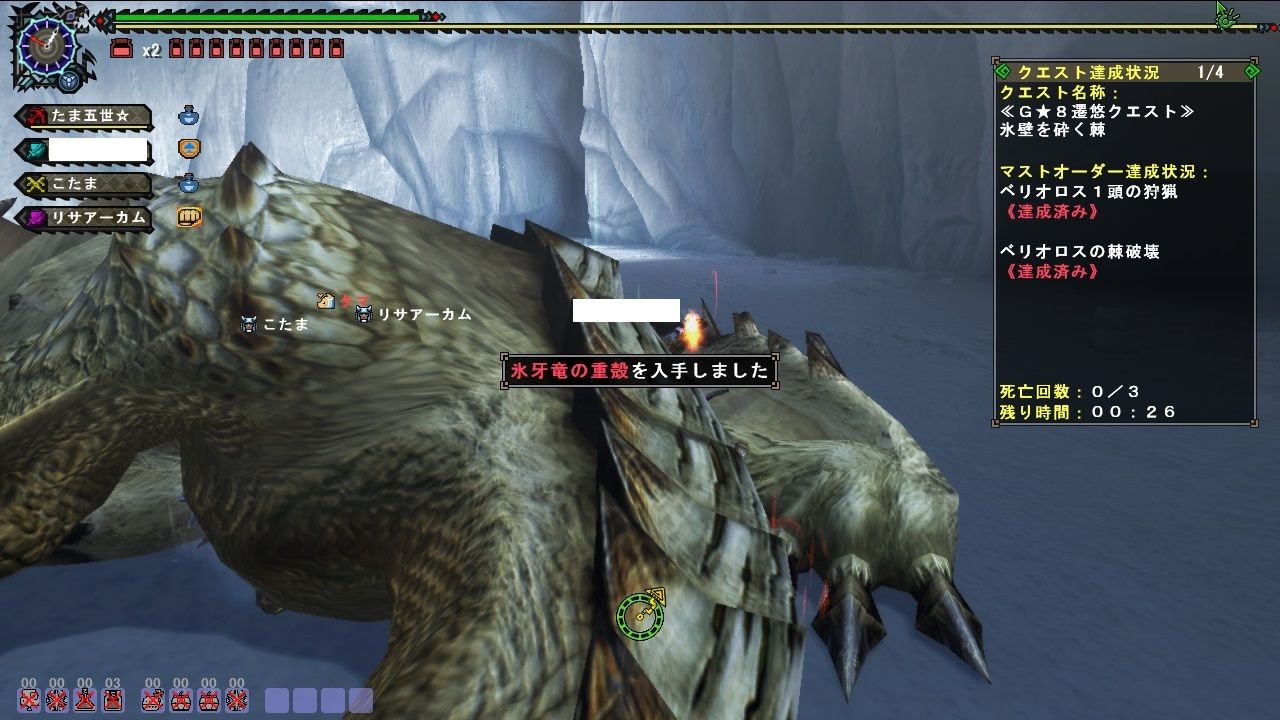1280x720 pixels.
Task: Click the blue potion icon next to たま五世☆
Action: [187, 116]
